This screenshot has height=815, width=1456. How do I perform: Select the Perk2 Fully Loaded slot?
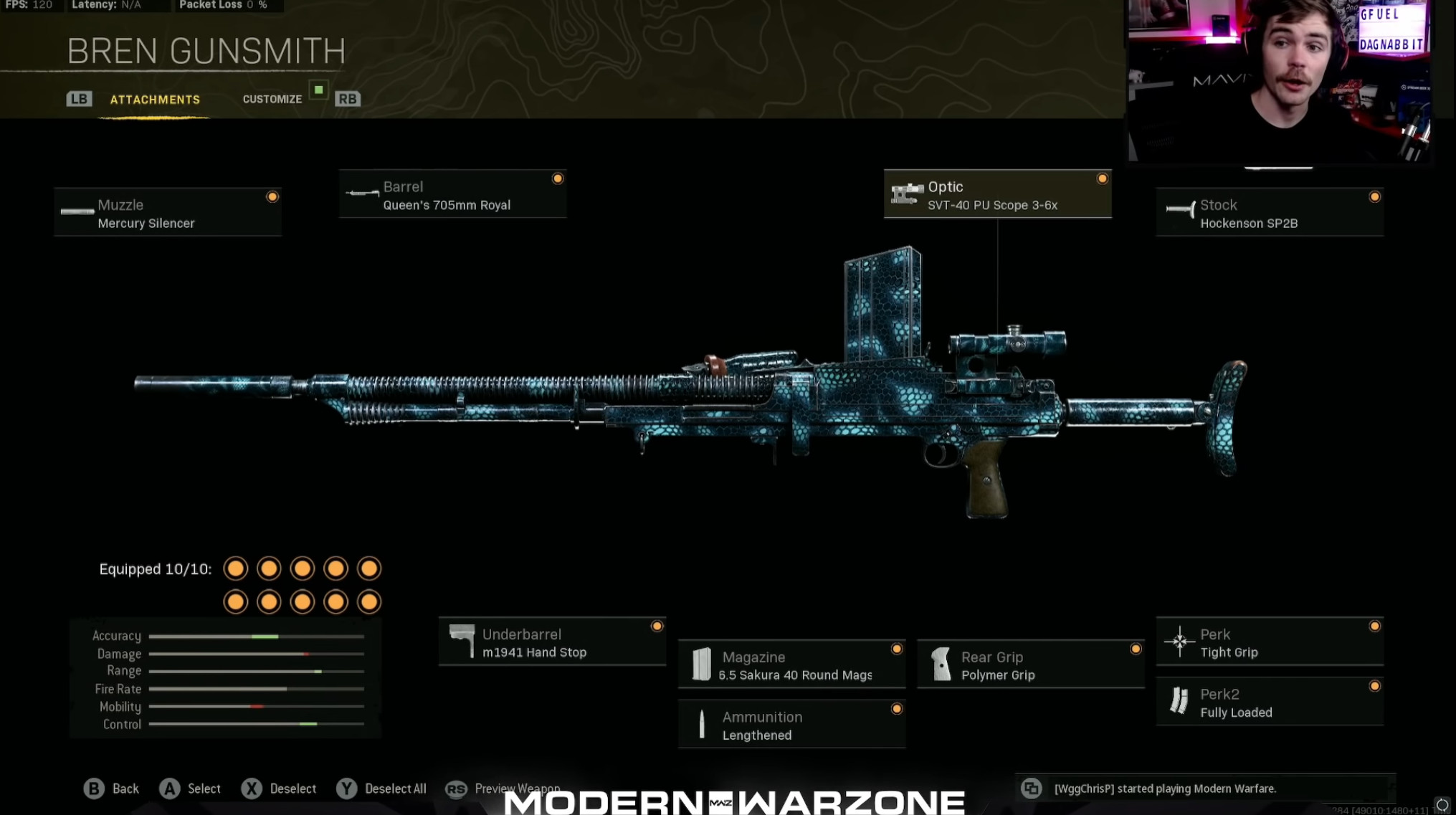(x=1269, y=702)
